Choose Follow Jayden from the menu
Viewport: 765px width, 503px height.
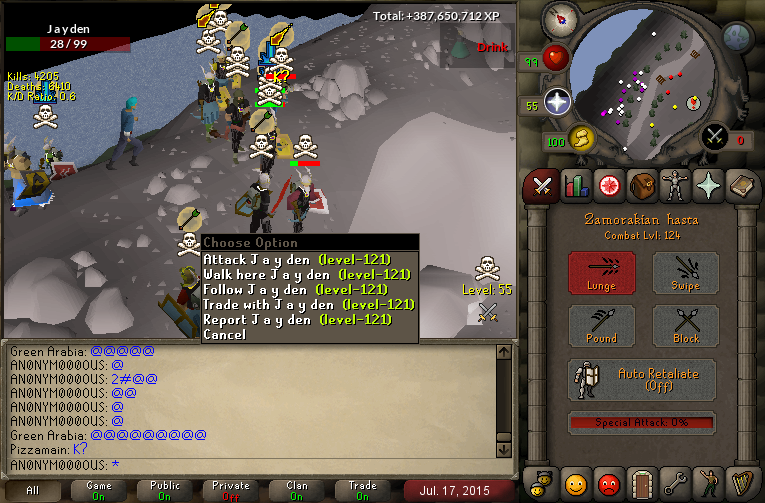295,289
